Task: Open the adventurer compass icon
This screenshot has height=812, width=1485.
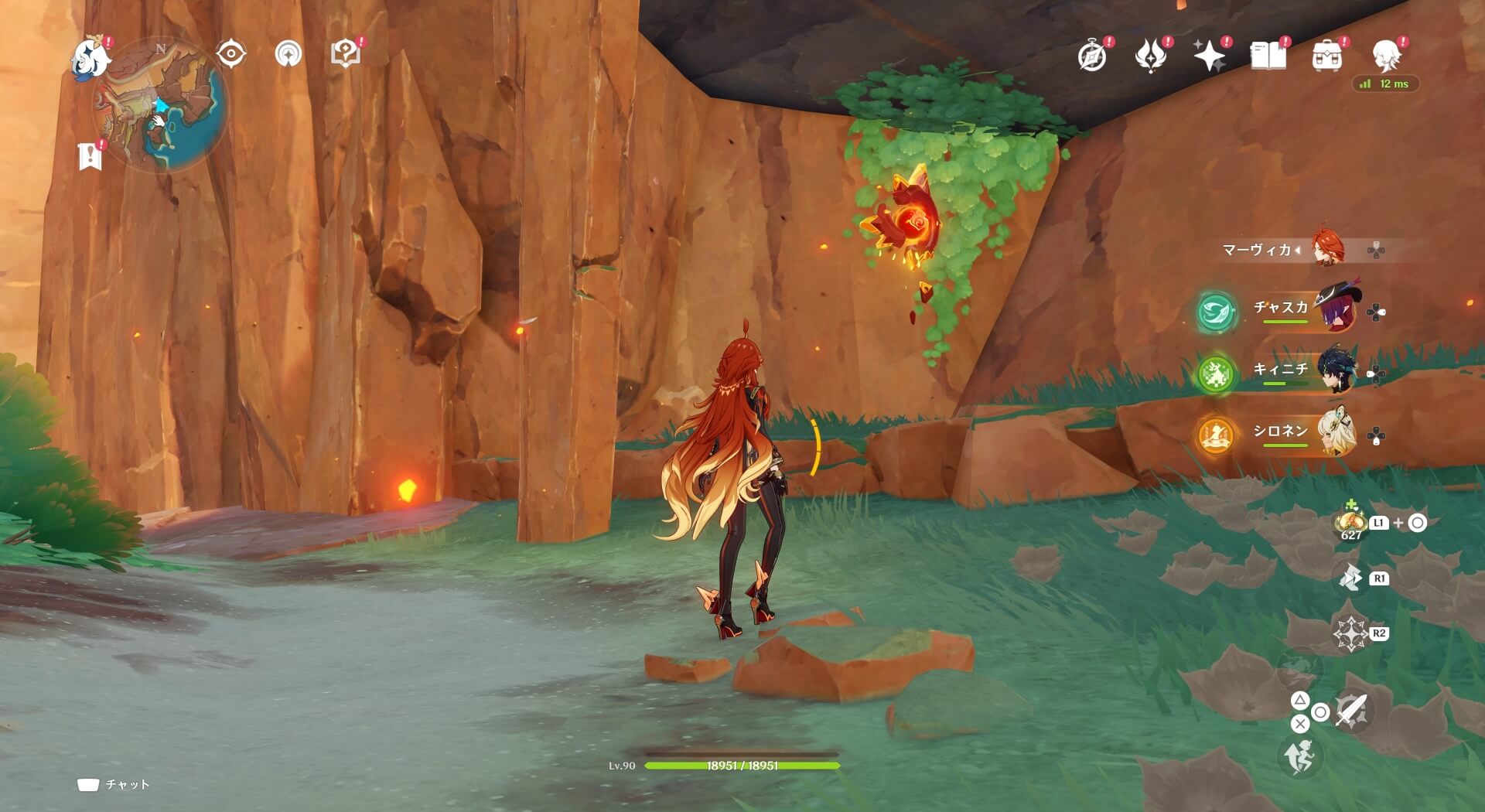Action: coord(1092,56)
